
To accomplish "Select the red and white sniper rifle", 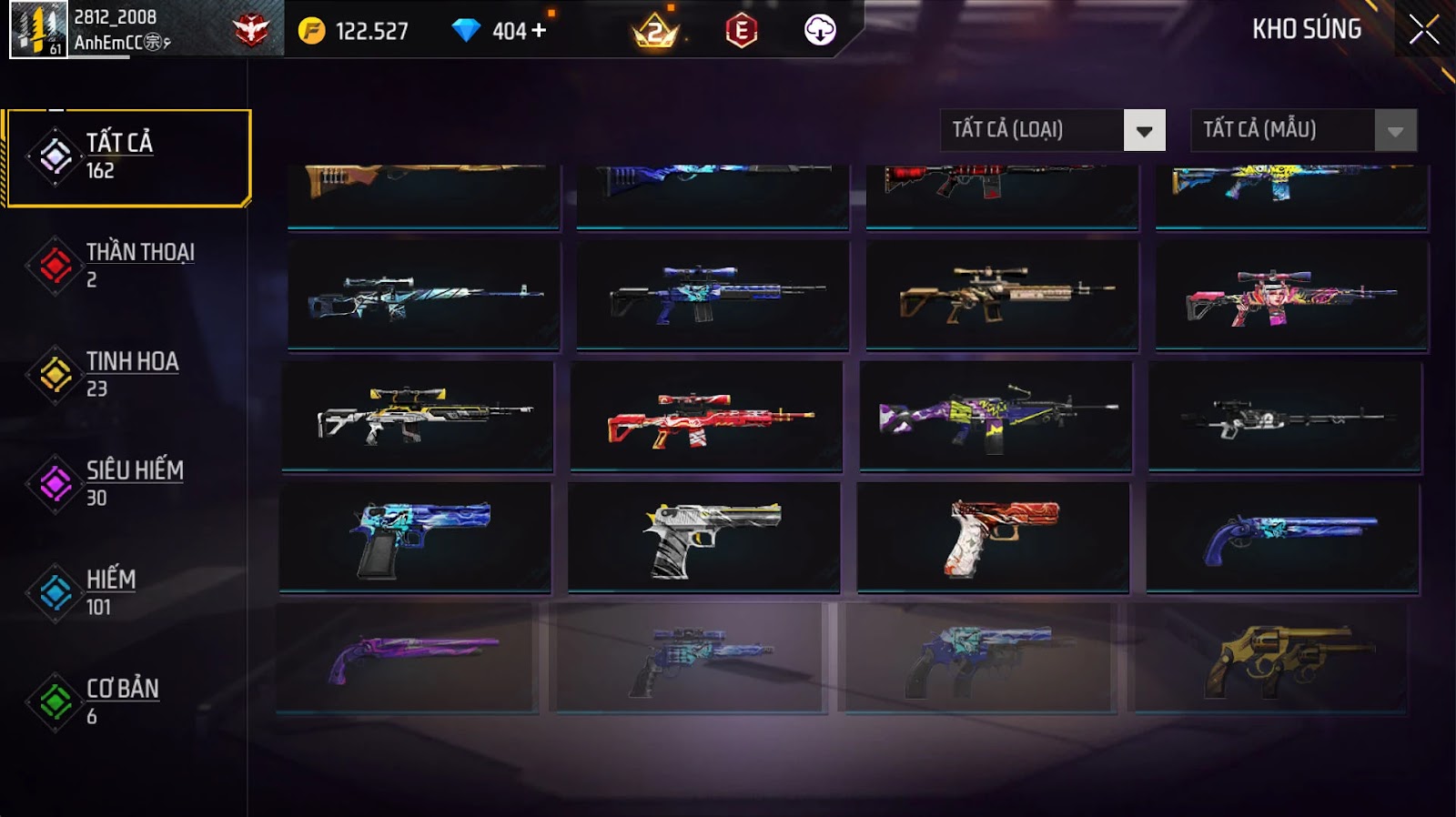I will pos(706,417).
